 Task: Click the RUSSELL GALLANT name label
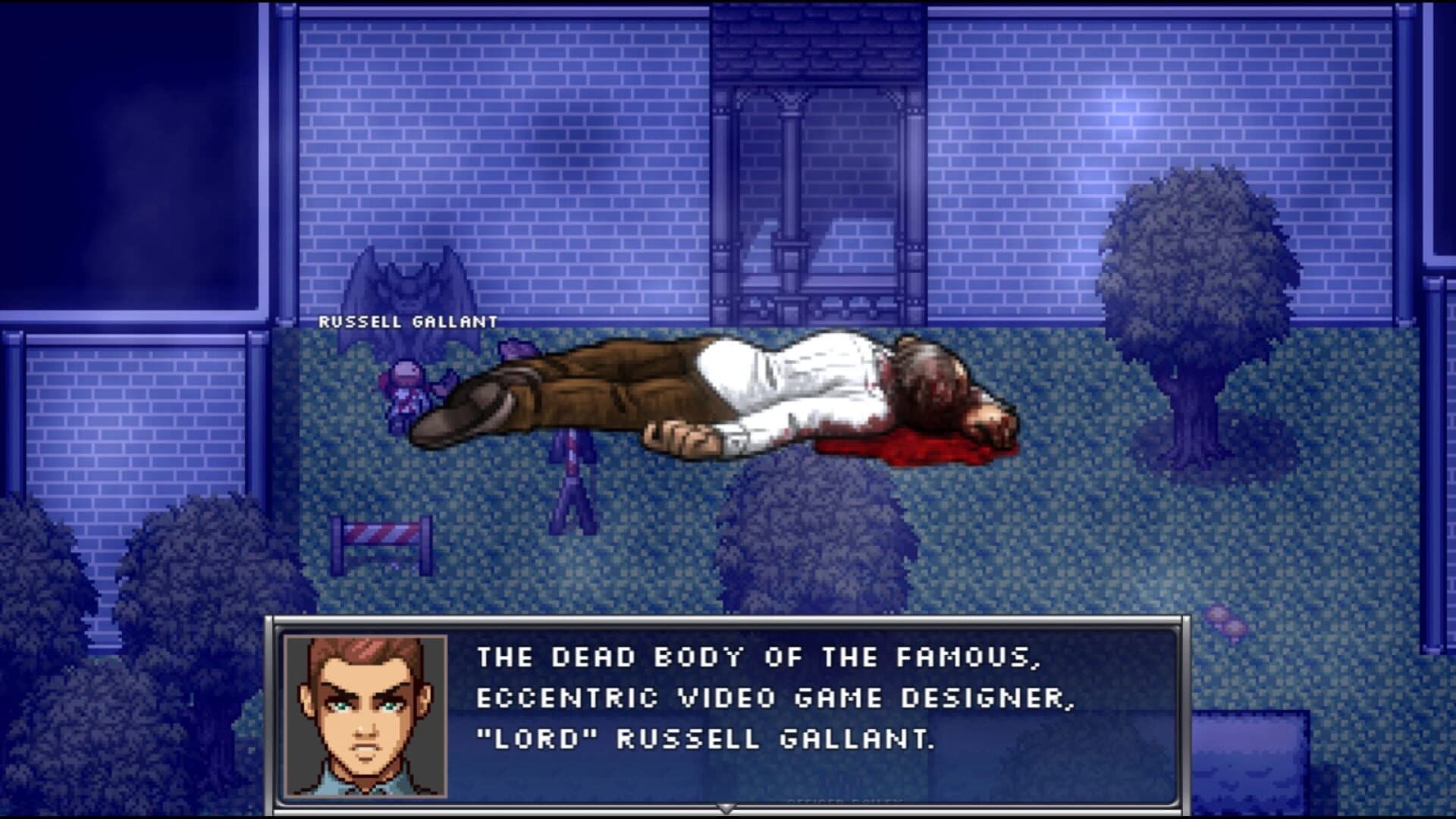point(406,321)
